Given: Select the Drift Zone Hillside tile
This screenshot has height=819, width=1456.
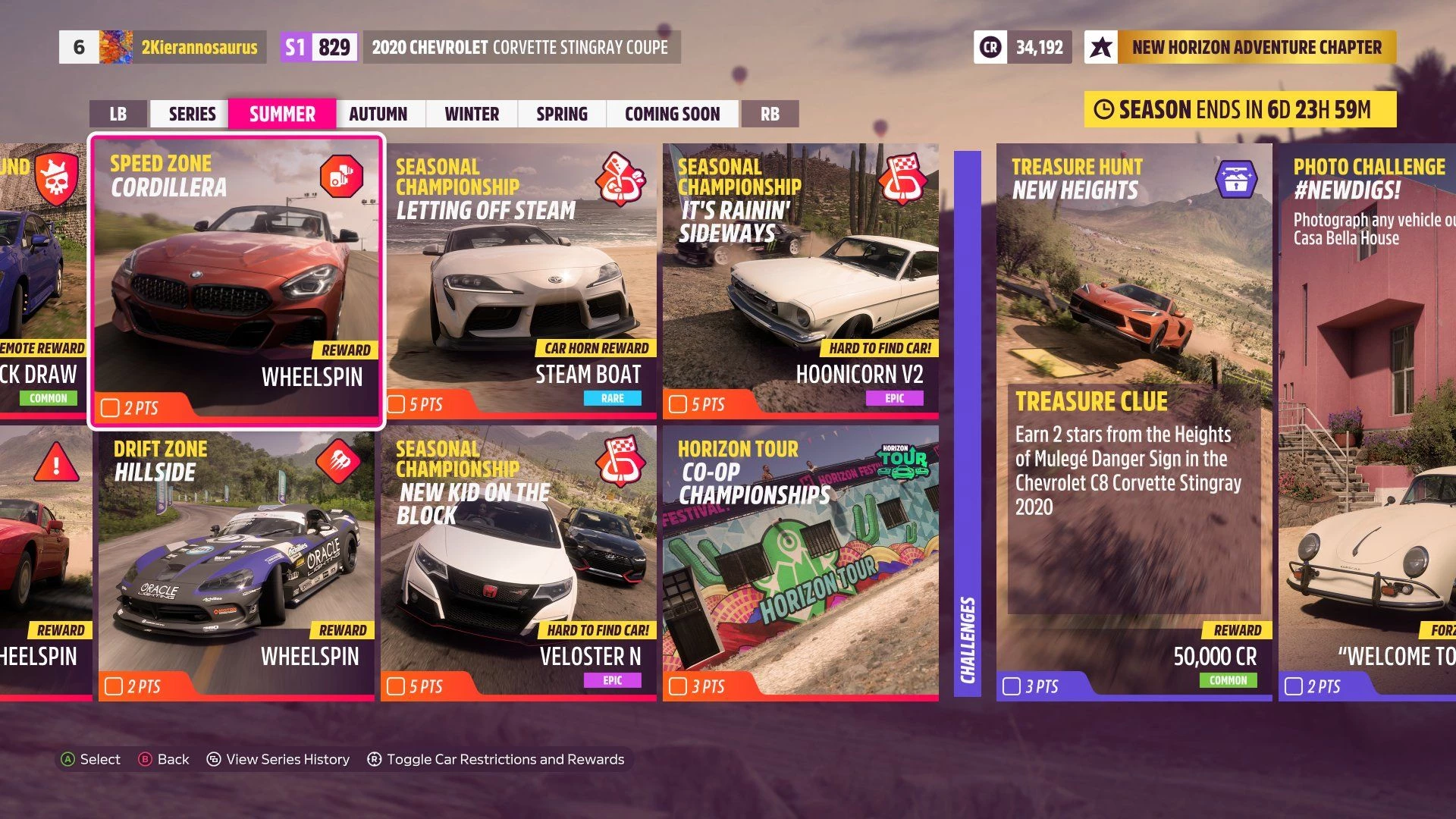Looking at the screenshot, I should pyautogui.click(x=237, y=563).
